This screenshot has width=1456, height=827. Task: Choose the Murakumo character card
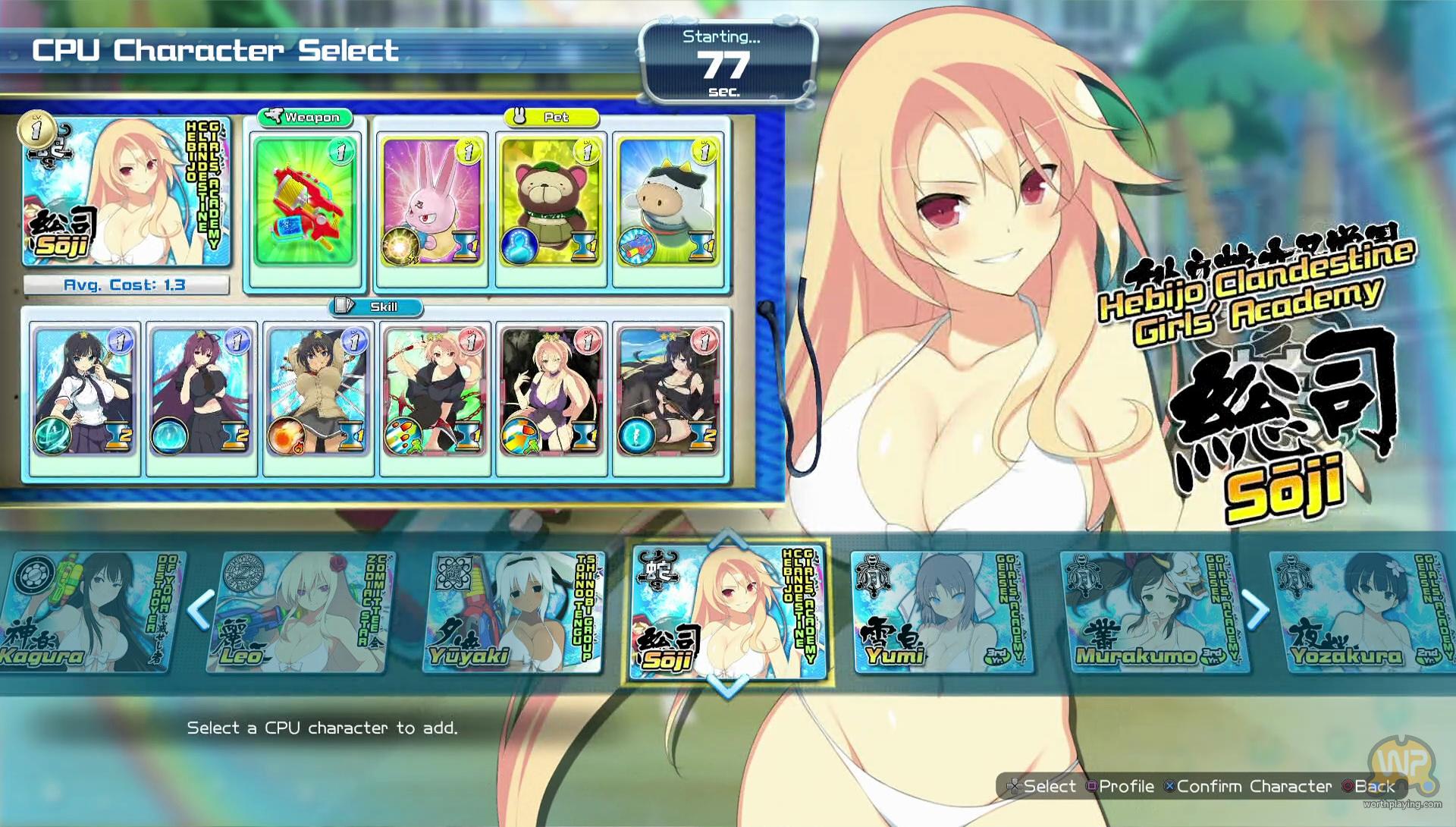click(1153, 613)
